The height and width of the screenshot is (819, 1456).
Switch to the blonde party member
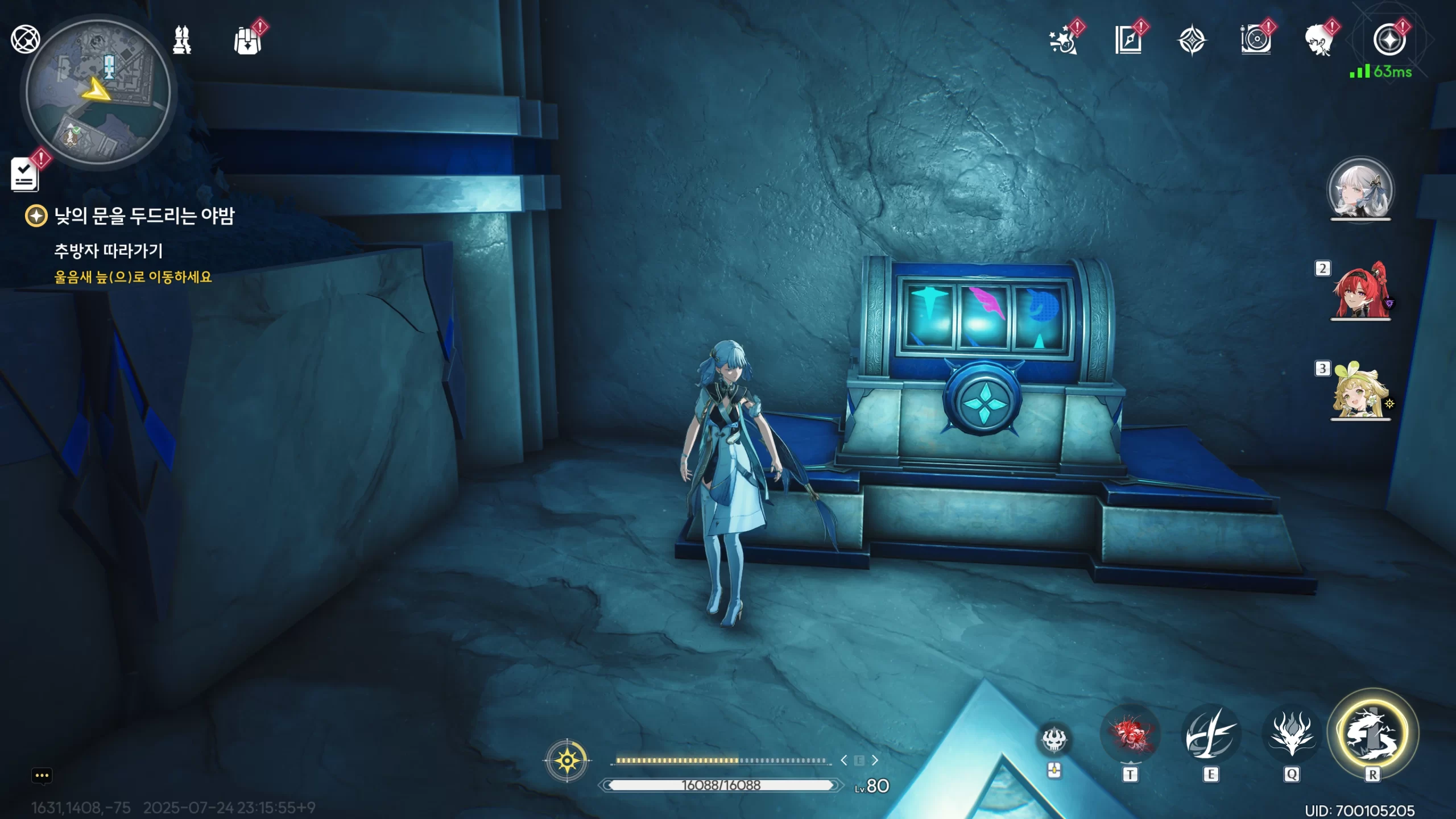coord(1359,391)
